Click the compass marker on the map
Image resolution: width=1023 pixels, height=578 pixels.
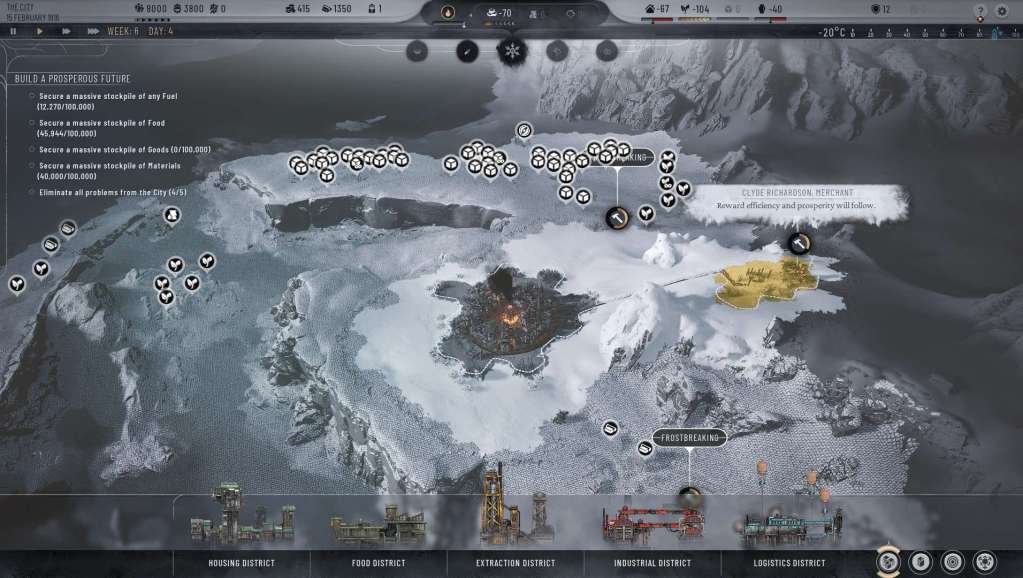tap(524, 131)
